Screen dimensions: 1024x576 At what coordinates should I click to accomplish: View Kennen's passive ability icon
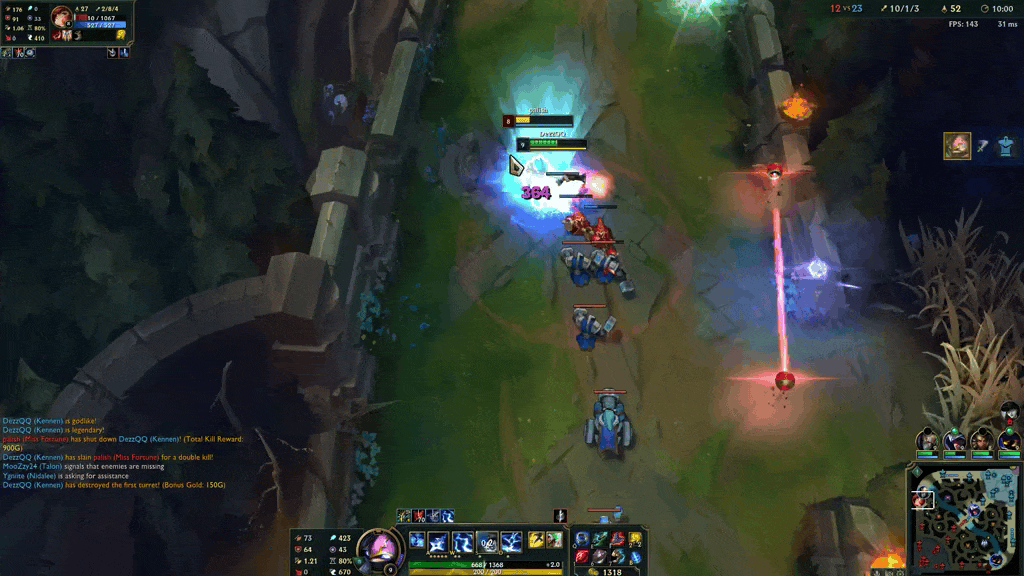416,540
